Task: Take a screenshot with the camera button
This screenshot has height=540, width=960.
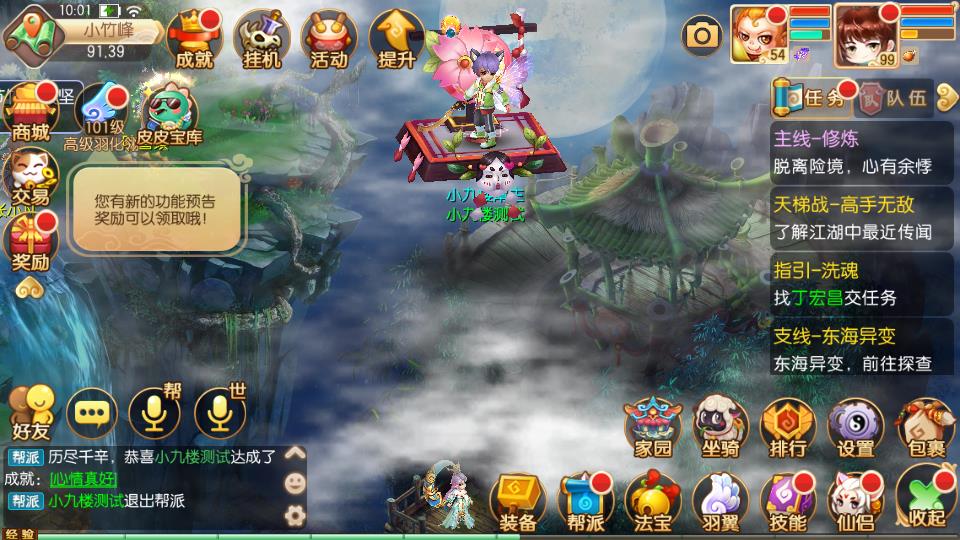Action: [702, 37]
